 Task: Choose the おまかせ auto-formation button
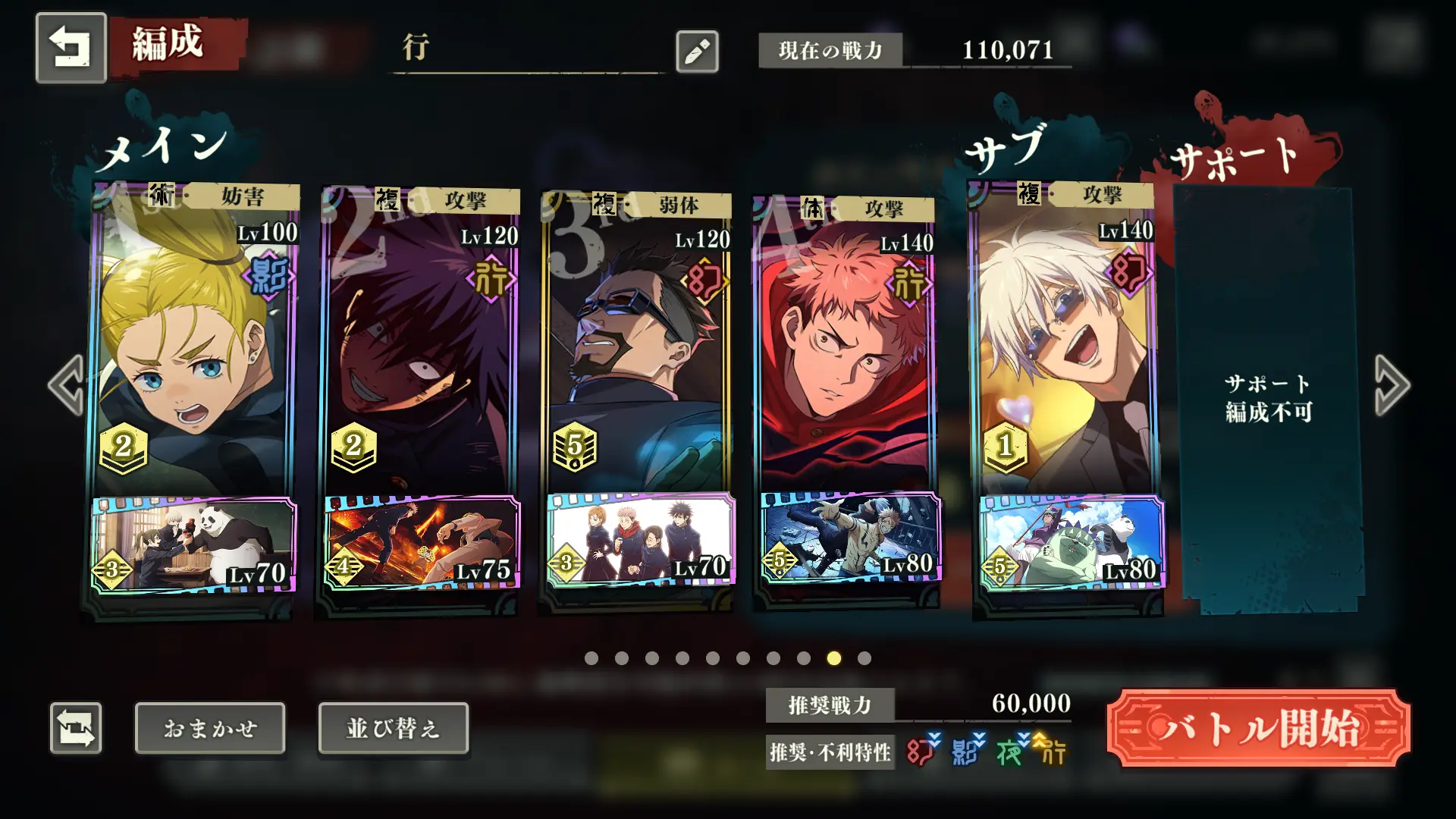click(x=210, y=728)
